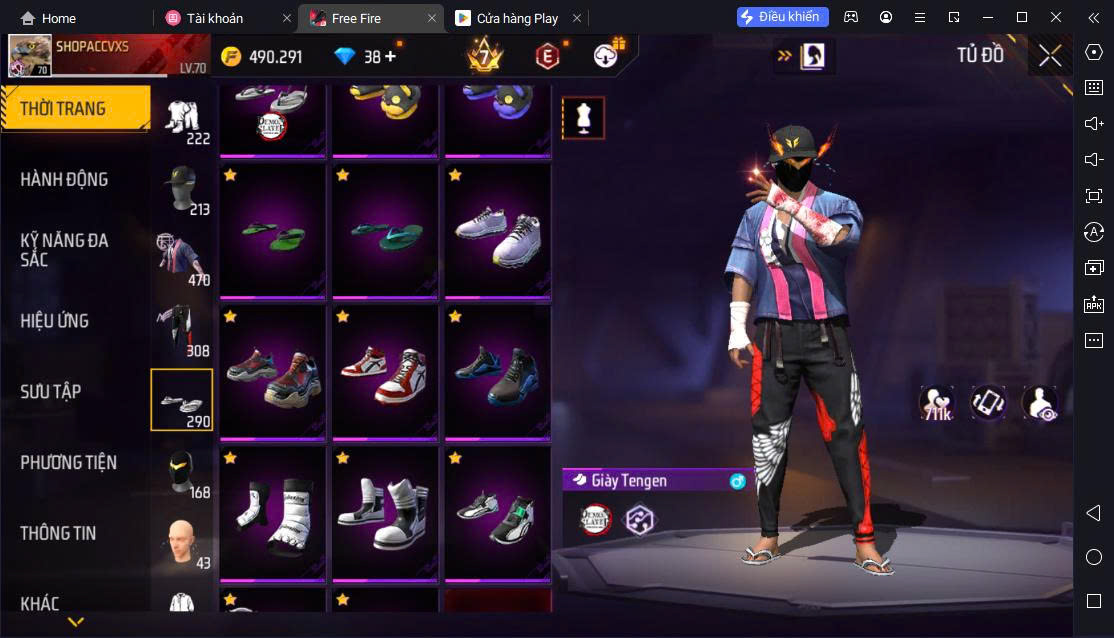Select the Thông Tin tab
1114x638 pixels.
point(58,533)
